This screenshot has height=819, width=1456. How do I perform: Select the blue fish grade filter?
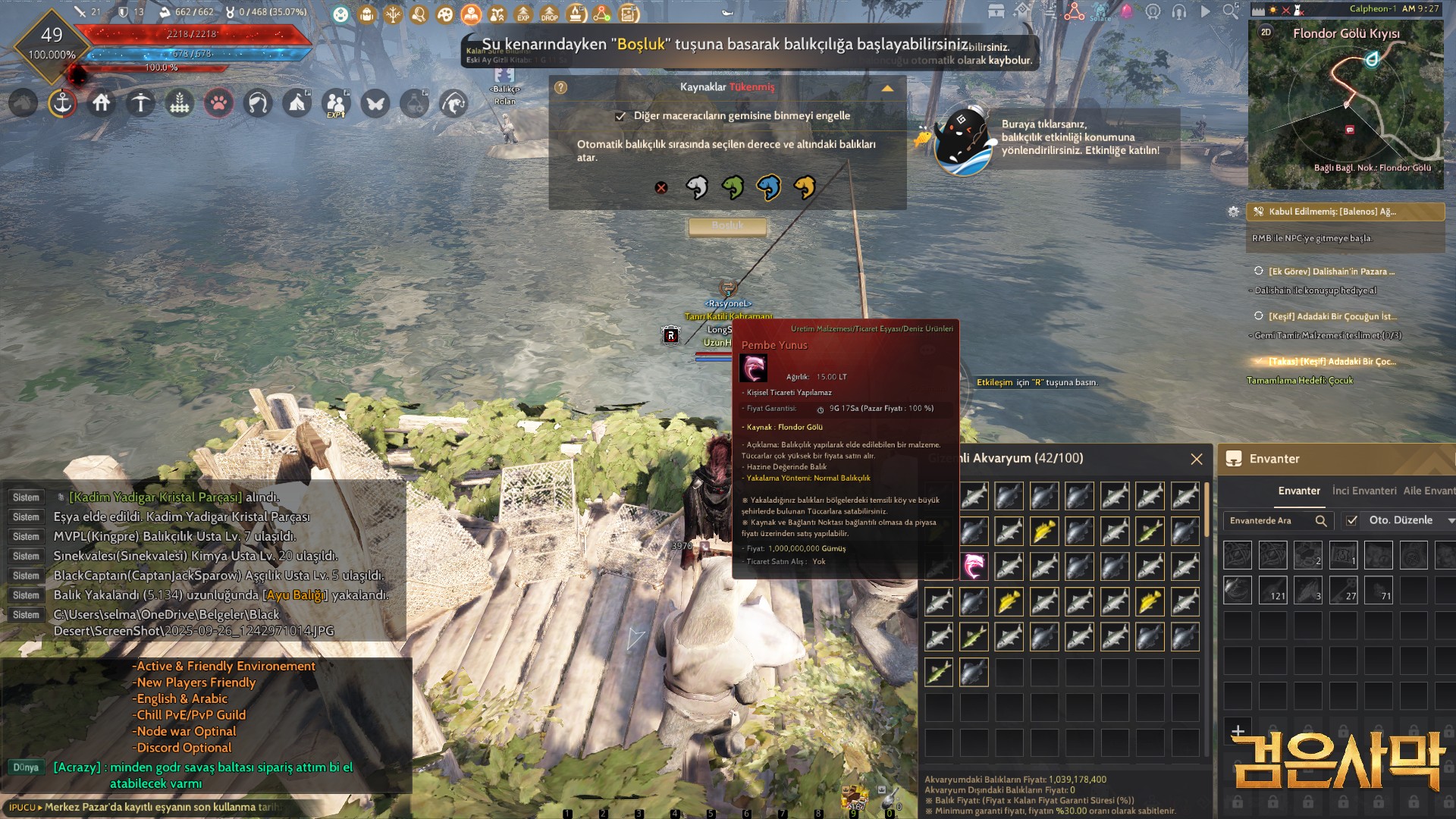tap(768, 187)
